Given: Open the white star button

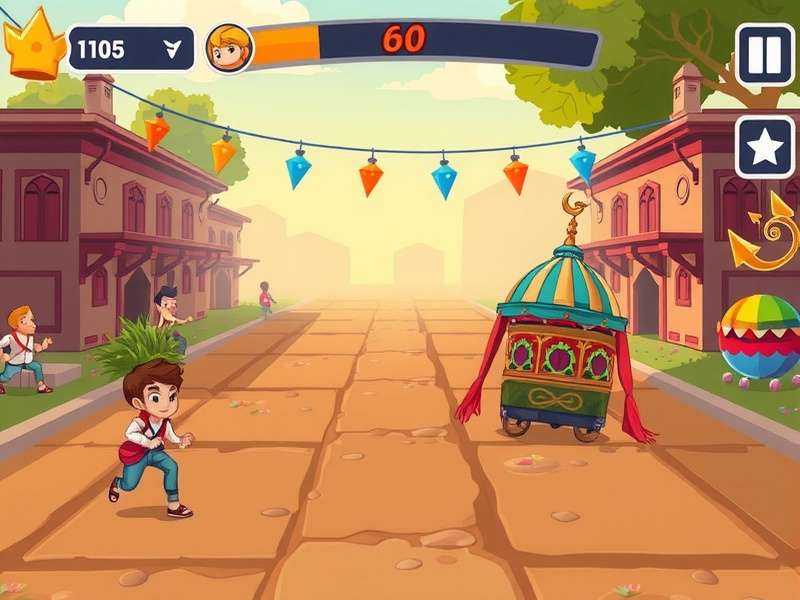Looking at the screenshot, I should [x=765, y=147].
